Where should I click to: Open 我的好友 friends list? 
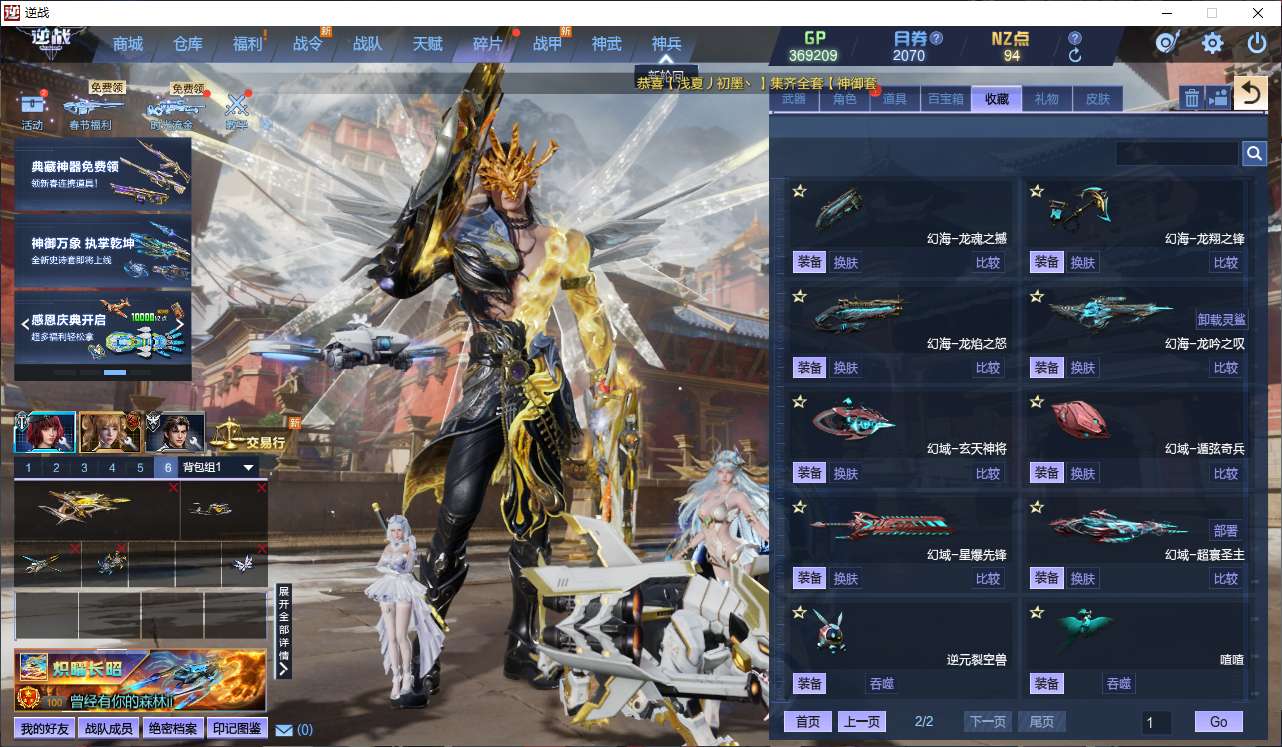[x=45, y=728]
